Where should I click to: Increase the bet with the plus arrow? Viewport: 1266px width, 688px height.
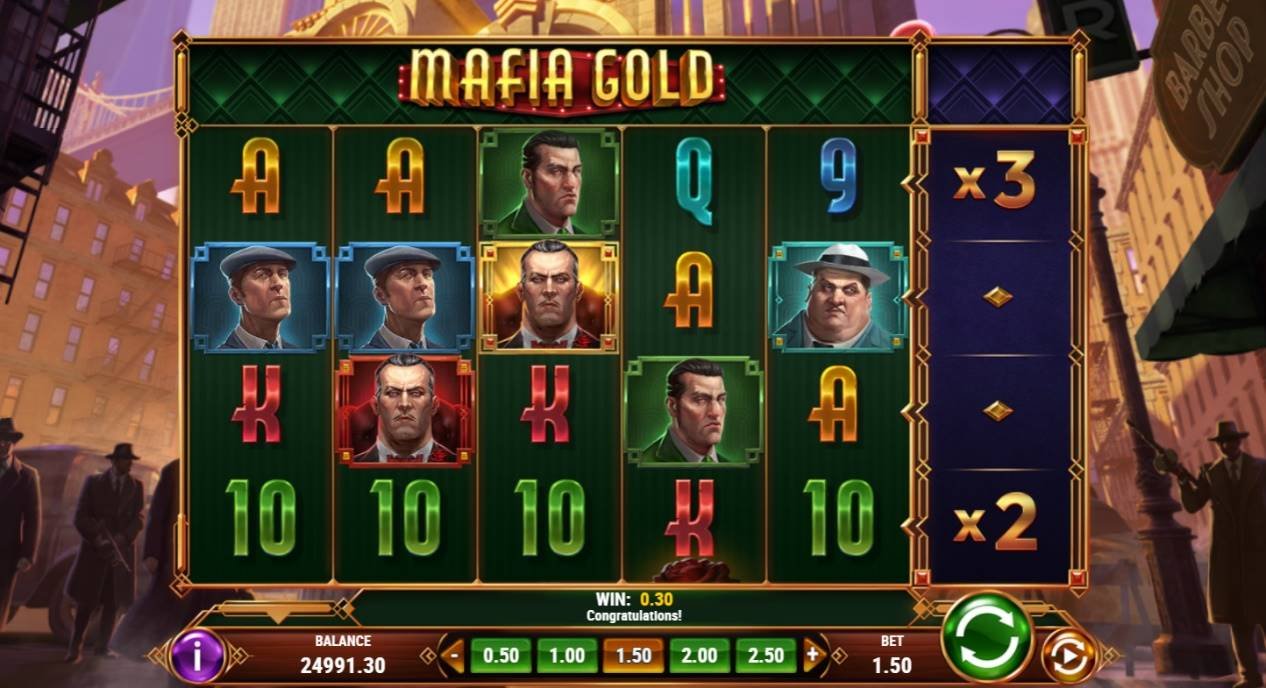click(813, 656)
